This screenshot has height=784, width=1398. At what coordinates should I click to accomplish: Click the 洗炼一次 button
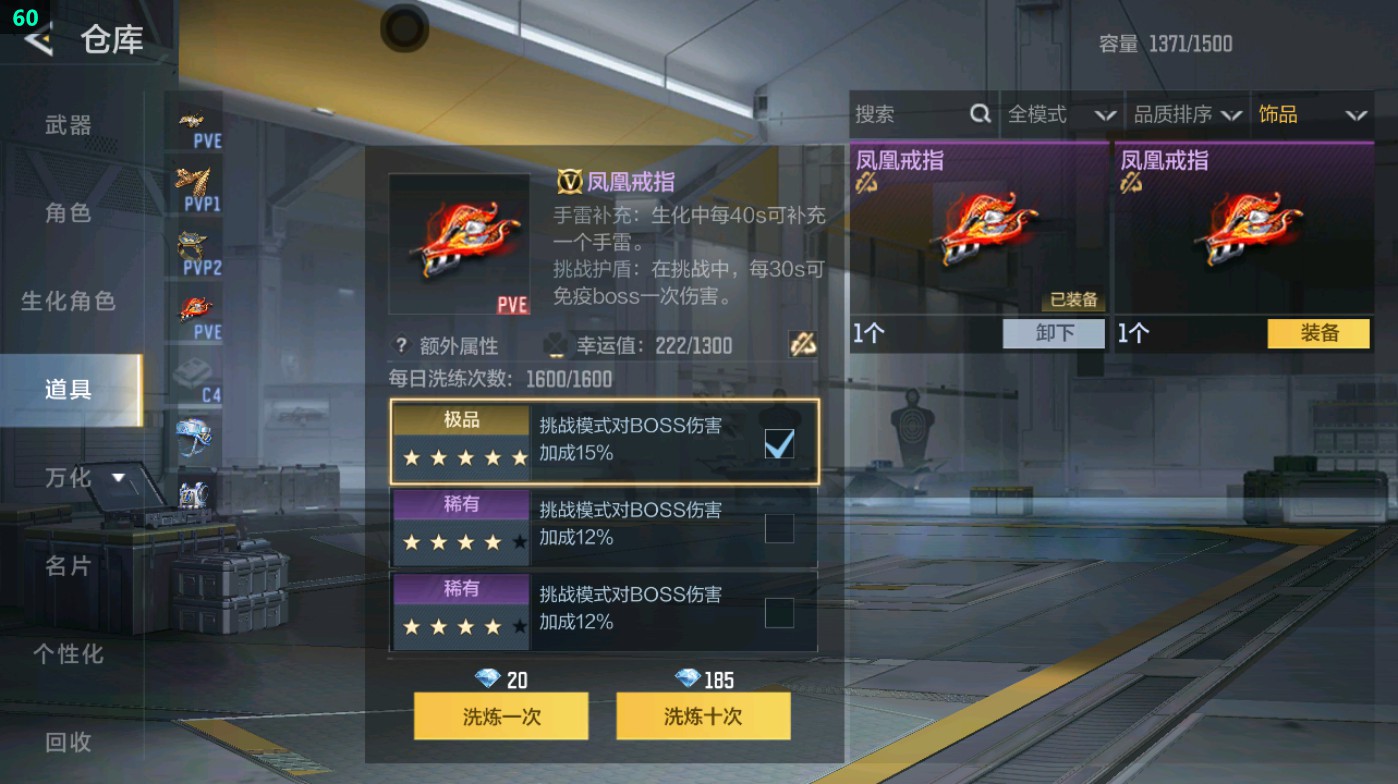tap(500, 716)
